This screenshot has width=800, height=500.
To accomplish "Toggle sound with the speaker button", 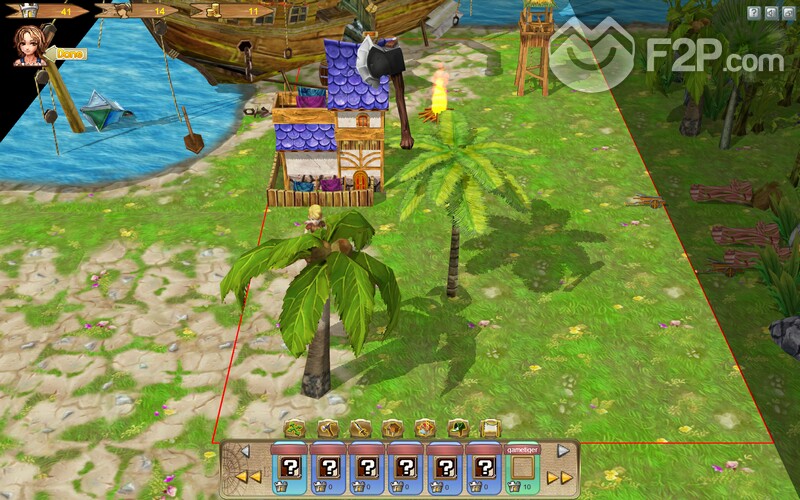I will click(x=771, y=12).
